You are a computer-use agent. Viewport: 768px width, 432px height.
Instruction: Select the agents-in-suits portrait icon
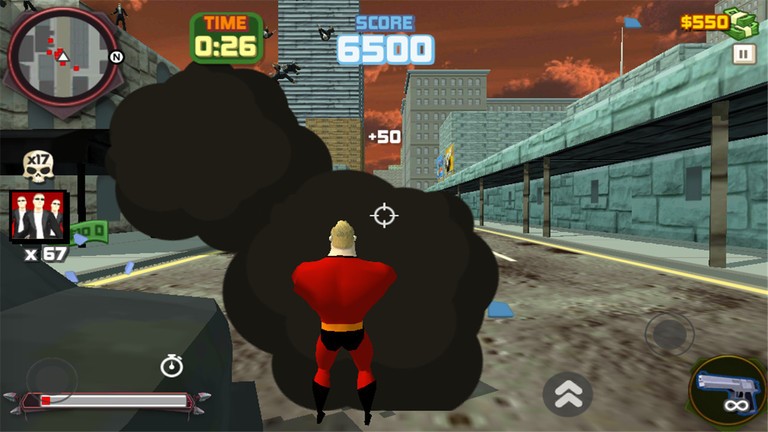coord(39,216)
